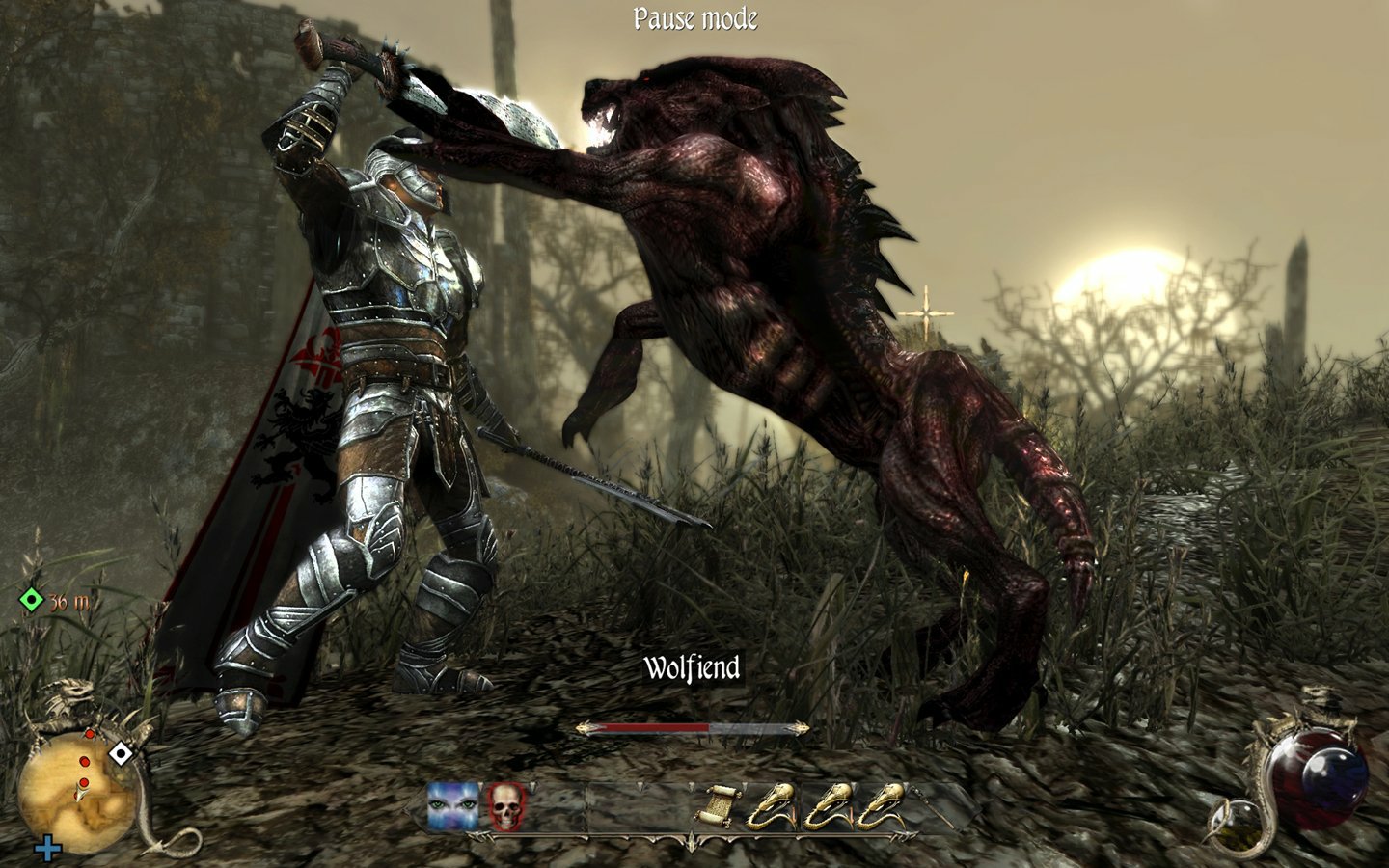The image size is (1389, 868).
Task: Click a red enemy dot on the minimap
Action: pyautogui.click(x=85, y=760)
